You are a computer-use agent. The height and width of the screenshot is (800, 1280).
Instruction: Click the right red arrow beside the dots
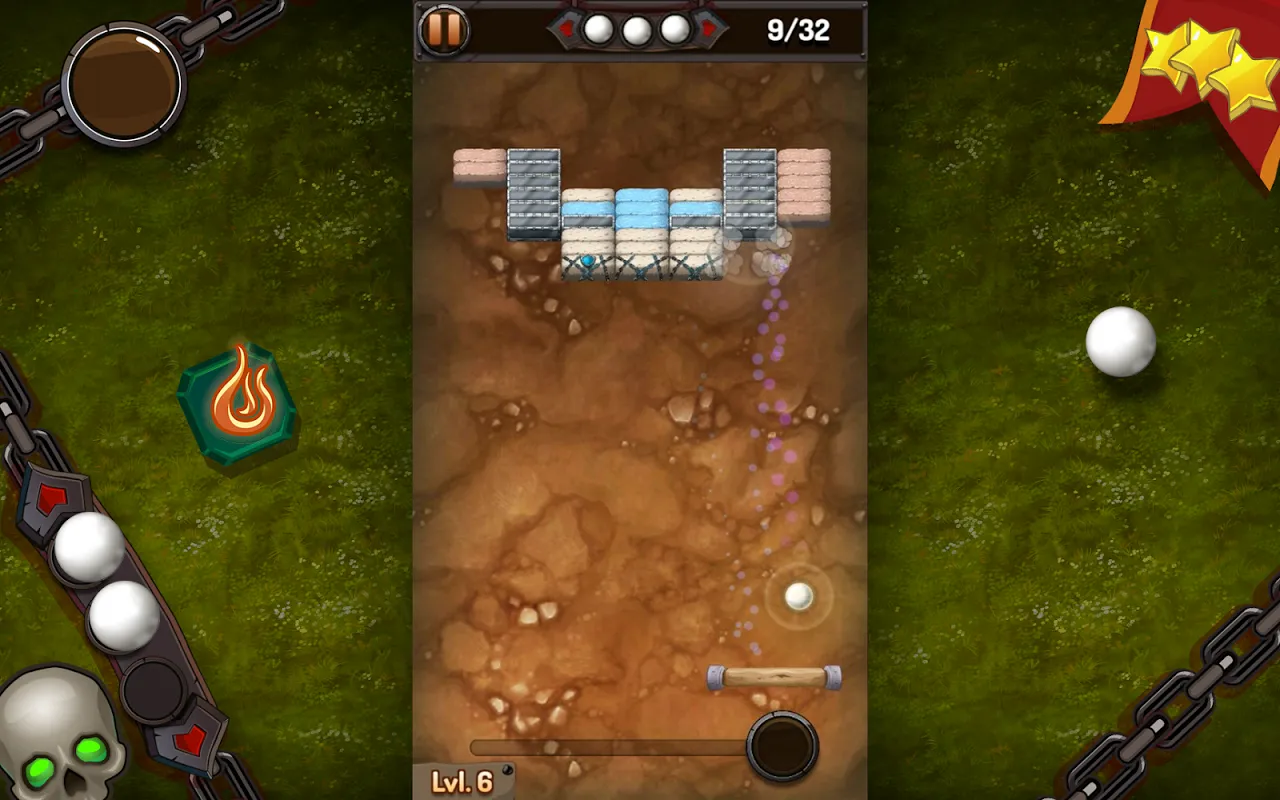[708, 28]
